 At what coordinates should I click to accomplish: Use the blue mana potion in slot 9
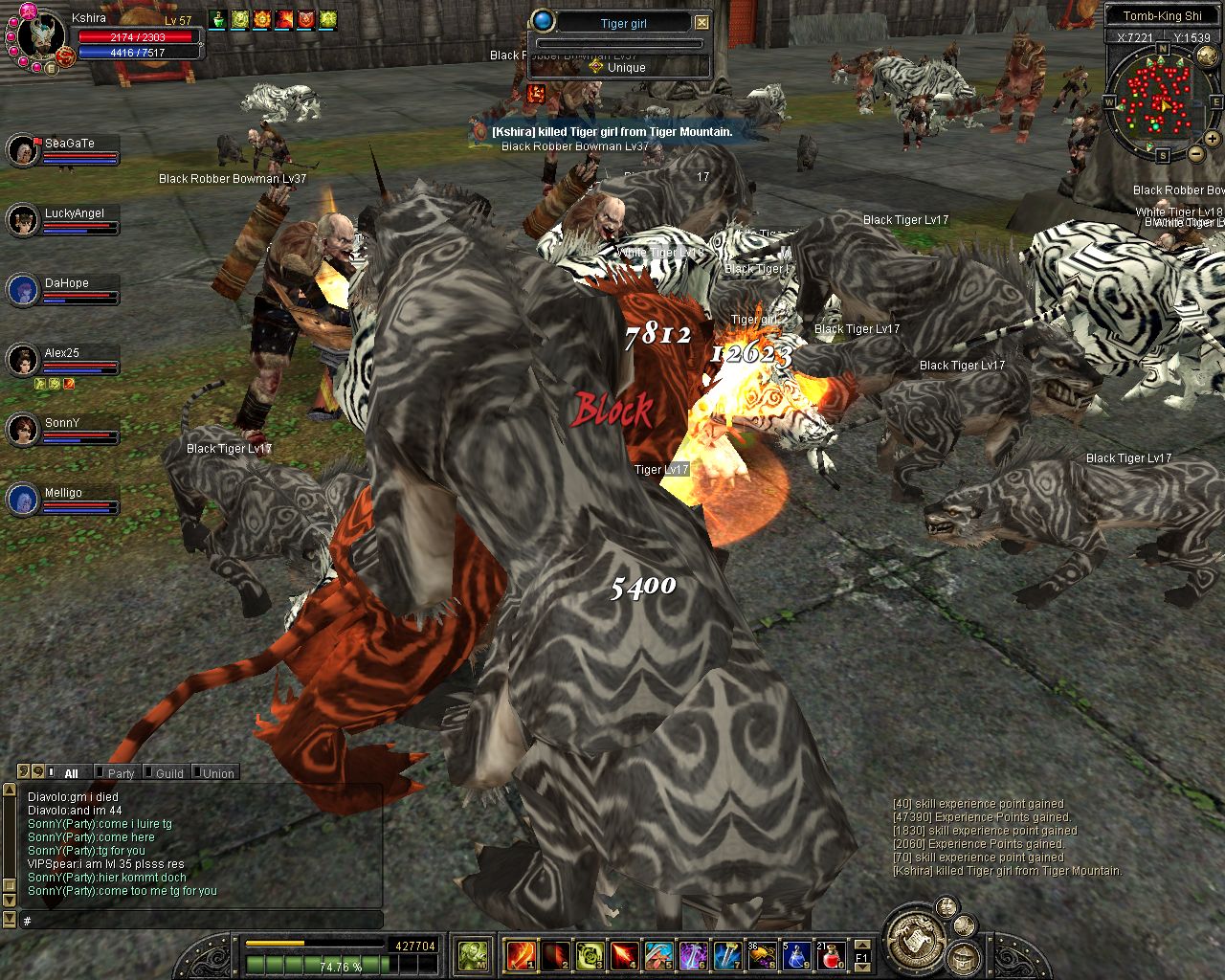coord(797,954)
